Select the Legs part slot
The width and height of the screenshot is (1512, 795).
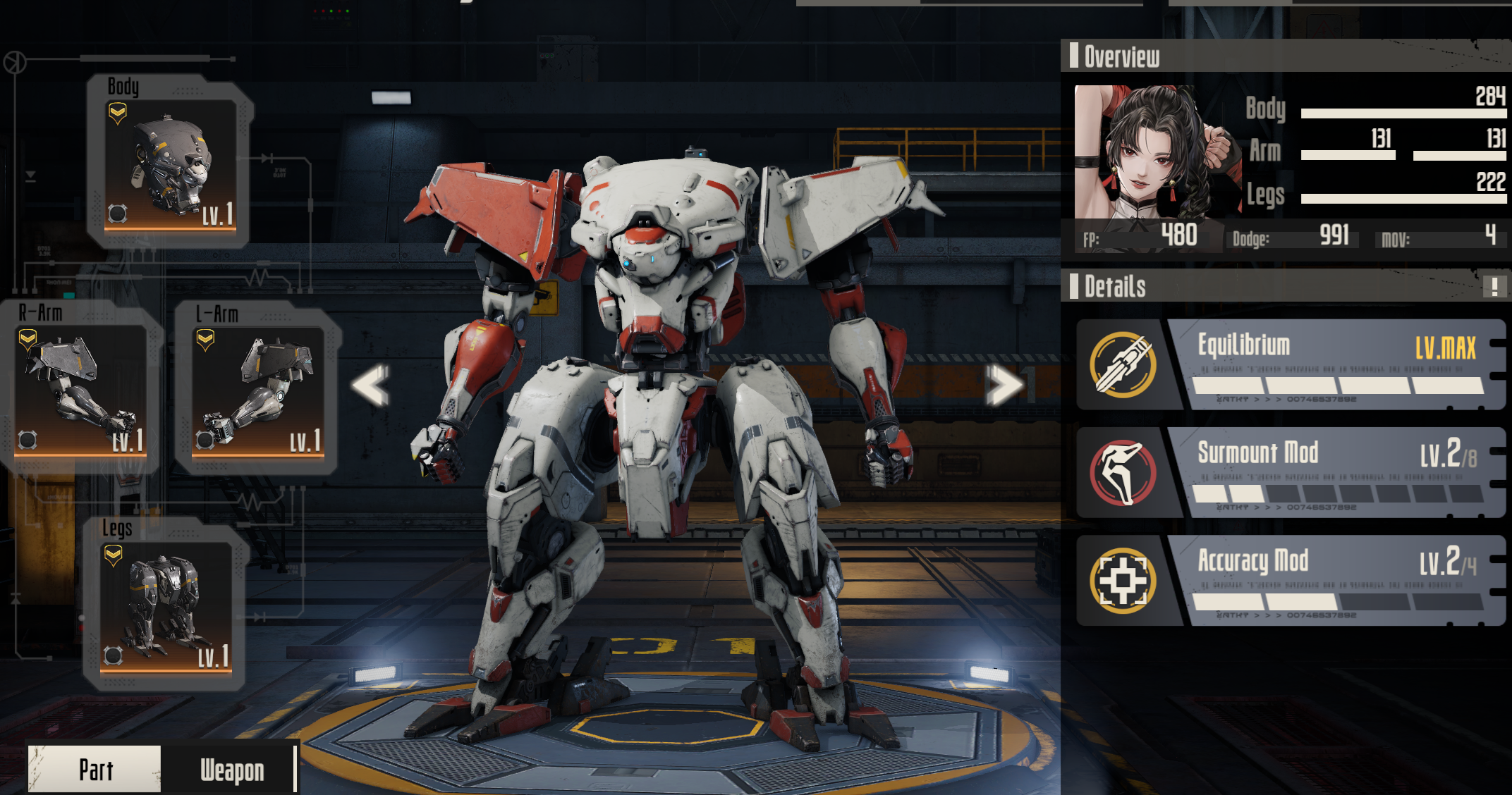point(166,606)
